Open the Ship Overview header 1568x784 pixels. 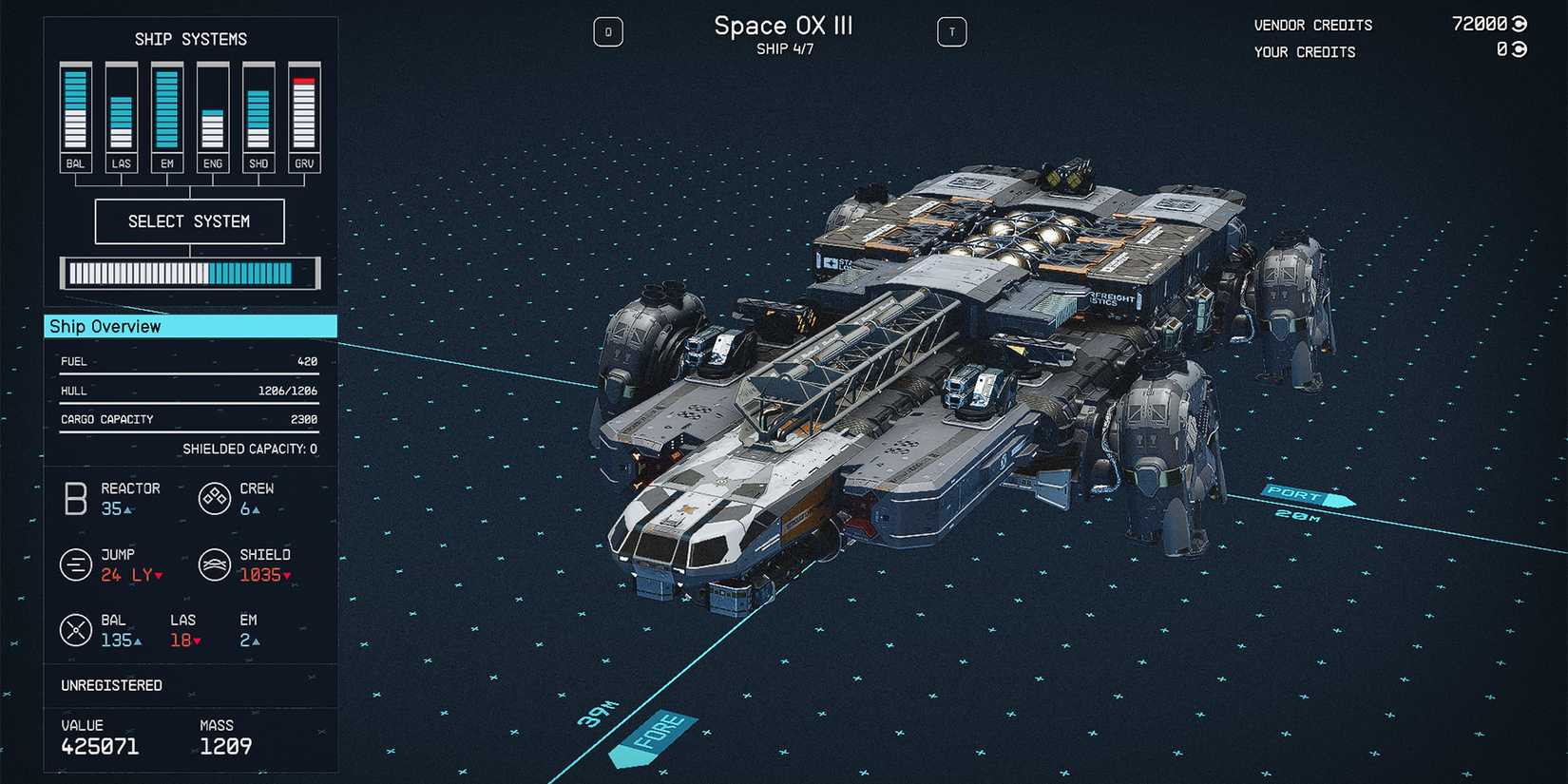(105, 326)
